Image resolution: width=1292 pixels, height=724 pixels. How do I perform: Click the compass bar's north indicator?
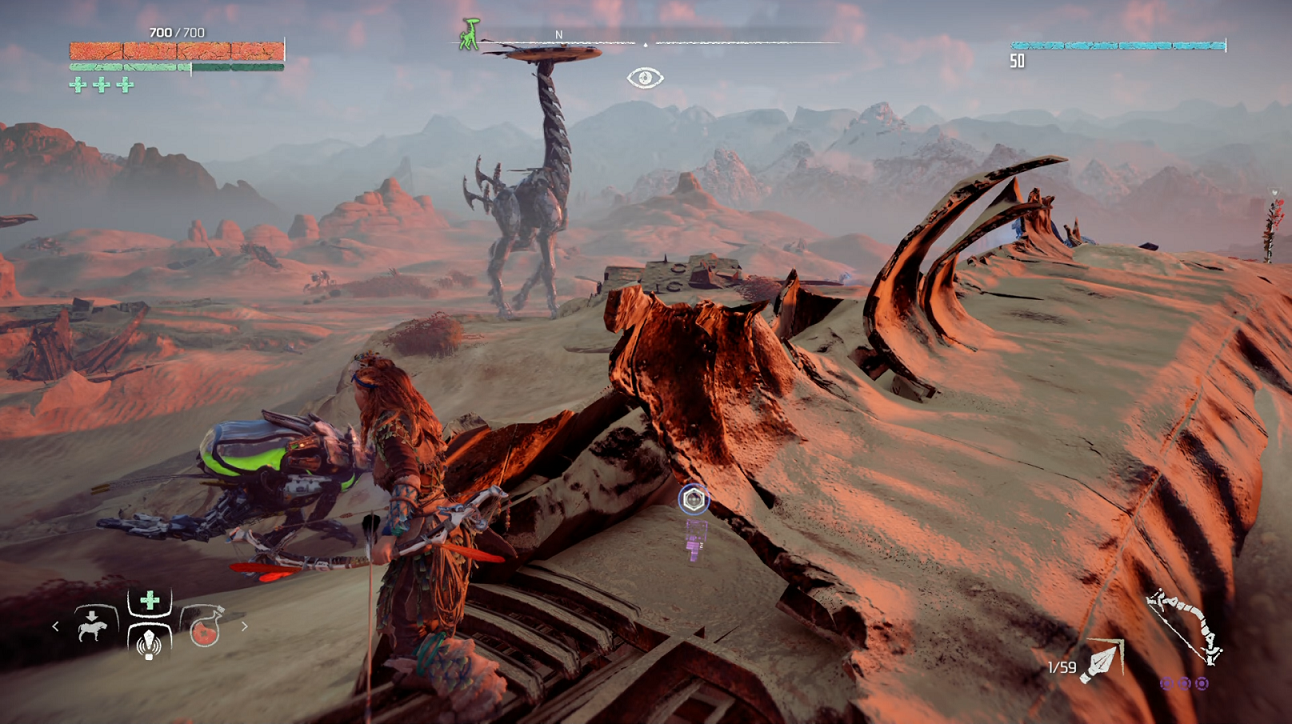[559, 35]
